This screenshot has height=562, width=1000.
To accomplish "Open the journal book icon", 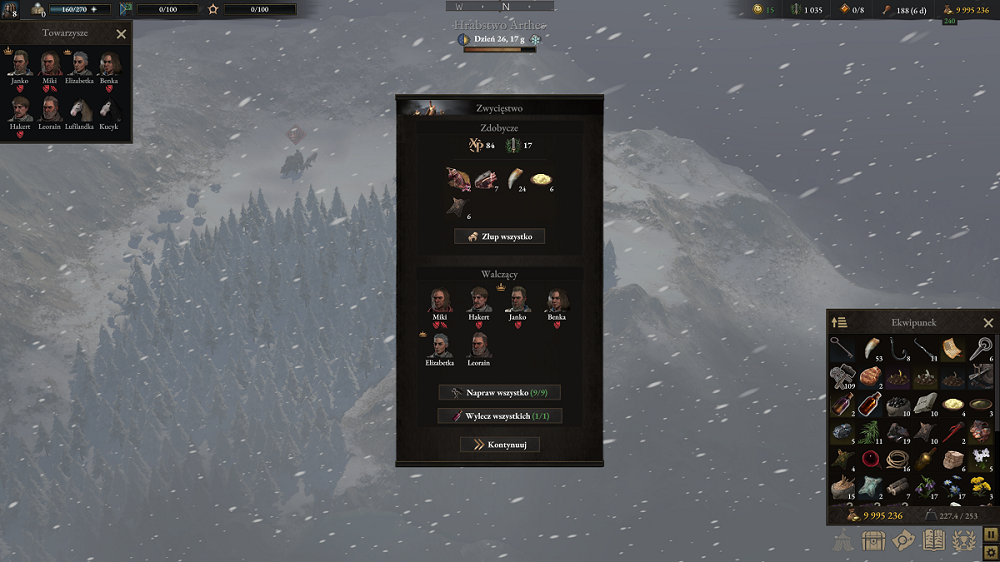I will (933, 541).
